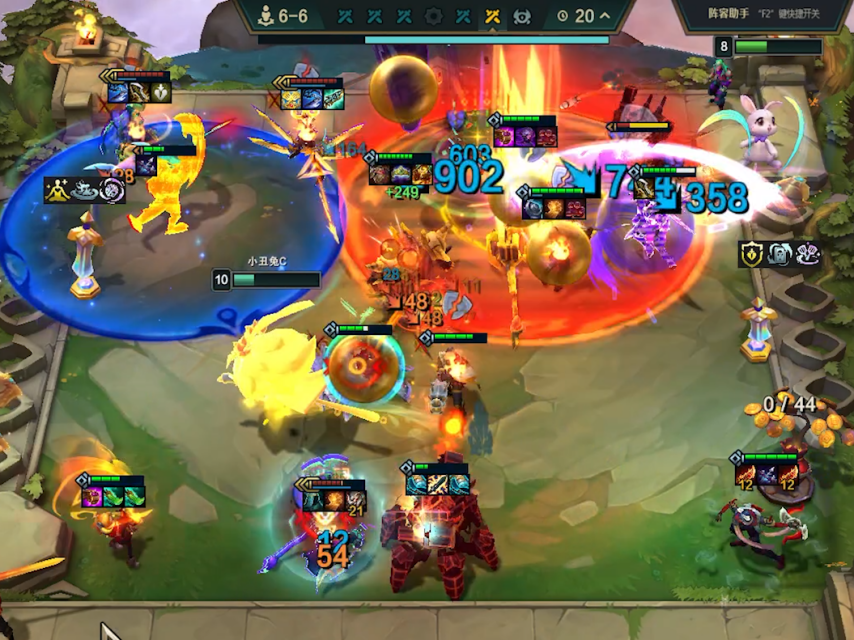Inspect the purple twin-paddles augment icon
Screen dimensions: 854x640
click(x=808, y=254)
